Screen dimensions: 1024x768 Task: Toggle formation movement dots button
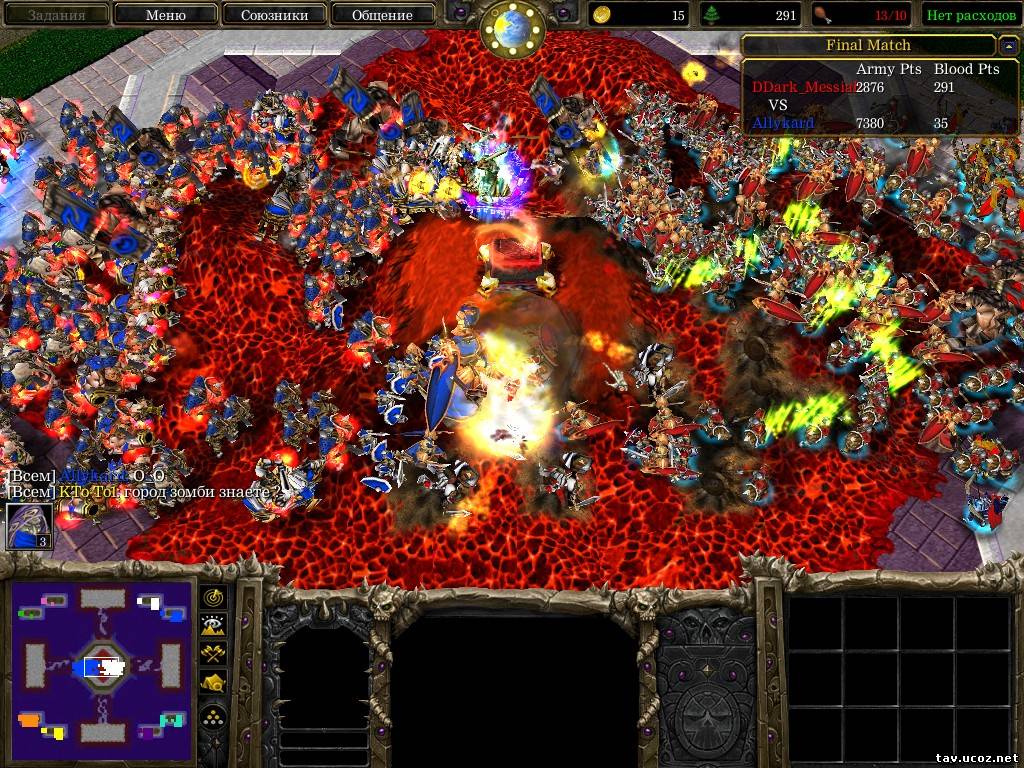click(214, 716)
